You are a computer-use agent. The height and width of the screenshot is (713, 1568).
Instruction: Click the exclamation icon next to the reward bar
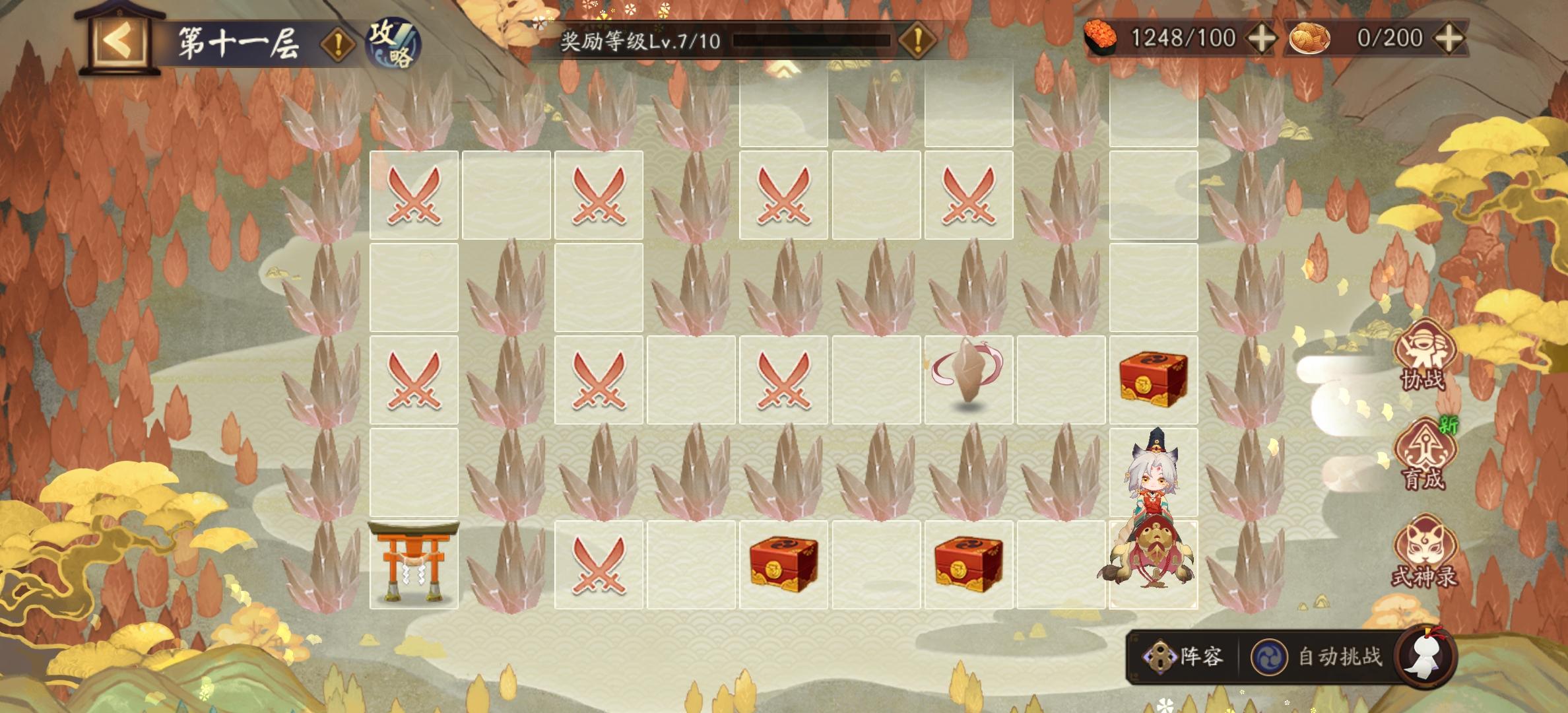point(917,40)
